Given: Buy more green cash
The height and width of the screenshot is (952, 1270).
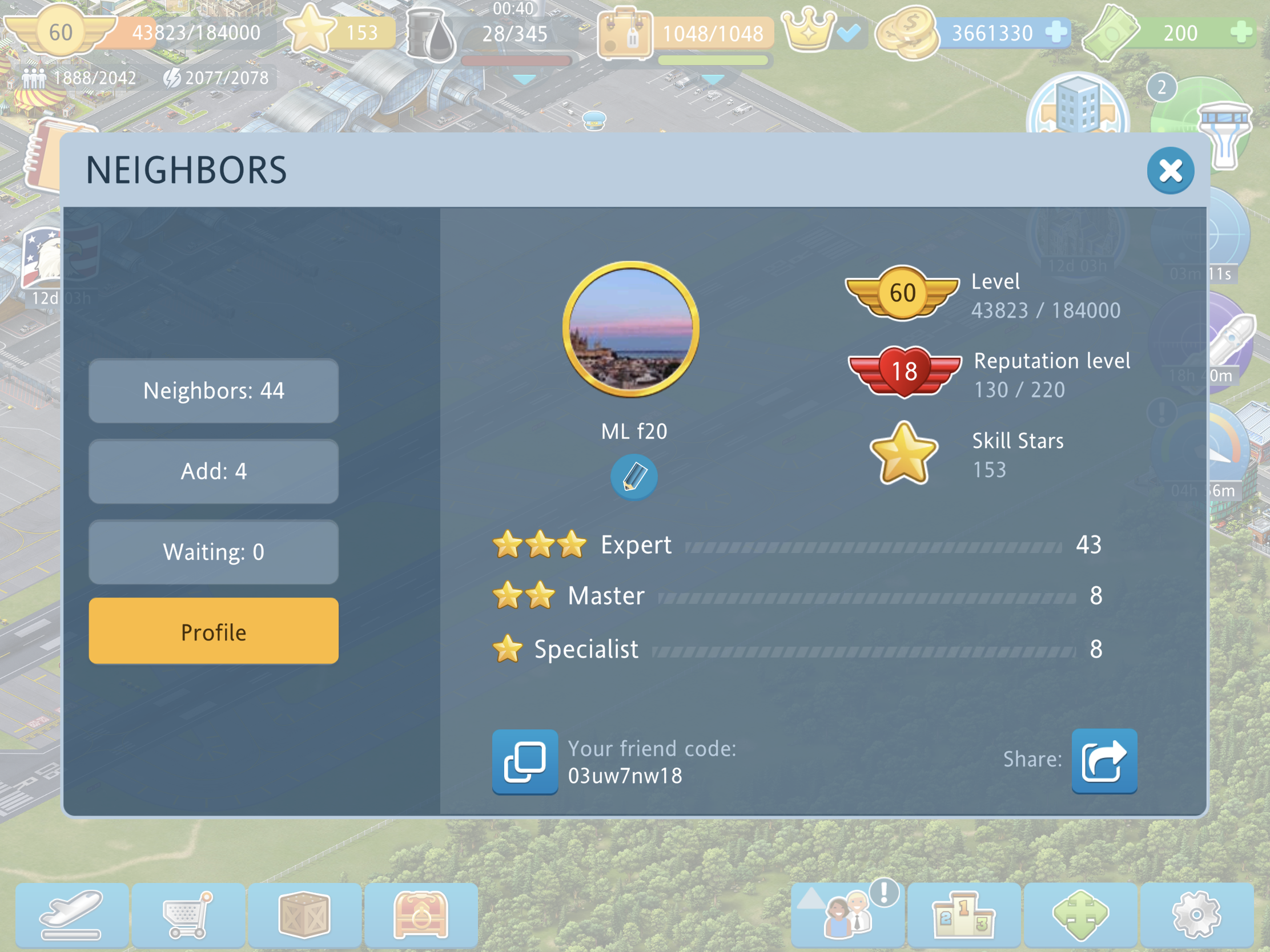Looking at the screenshot, I should [1241, 32].
